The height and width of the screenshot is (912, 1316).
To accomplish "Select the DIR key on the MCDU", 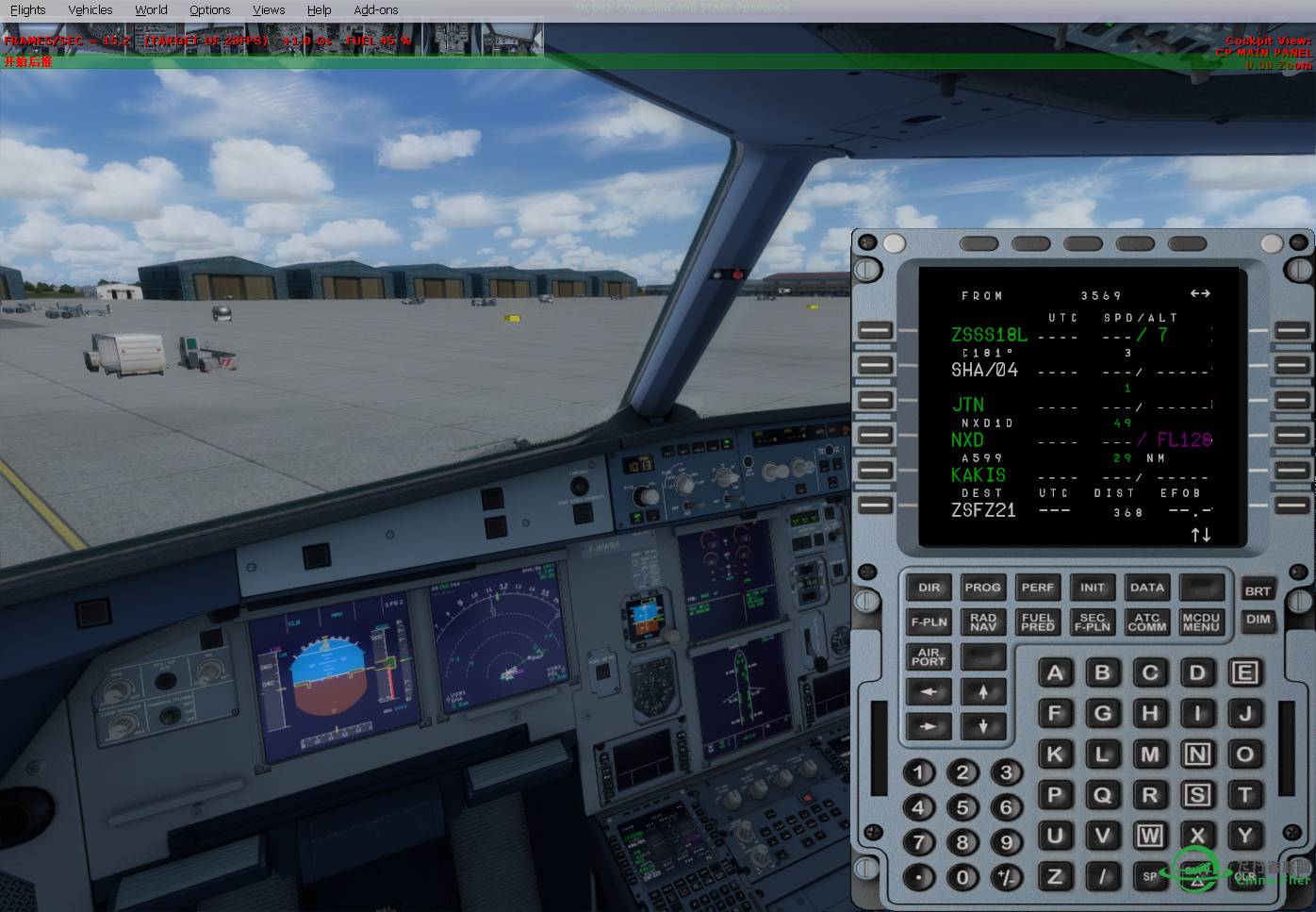I will (x=929, y=588).
